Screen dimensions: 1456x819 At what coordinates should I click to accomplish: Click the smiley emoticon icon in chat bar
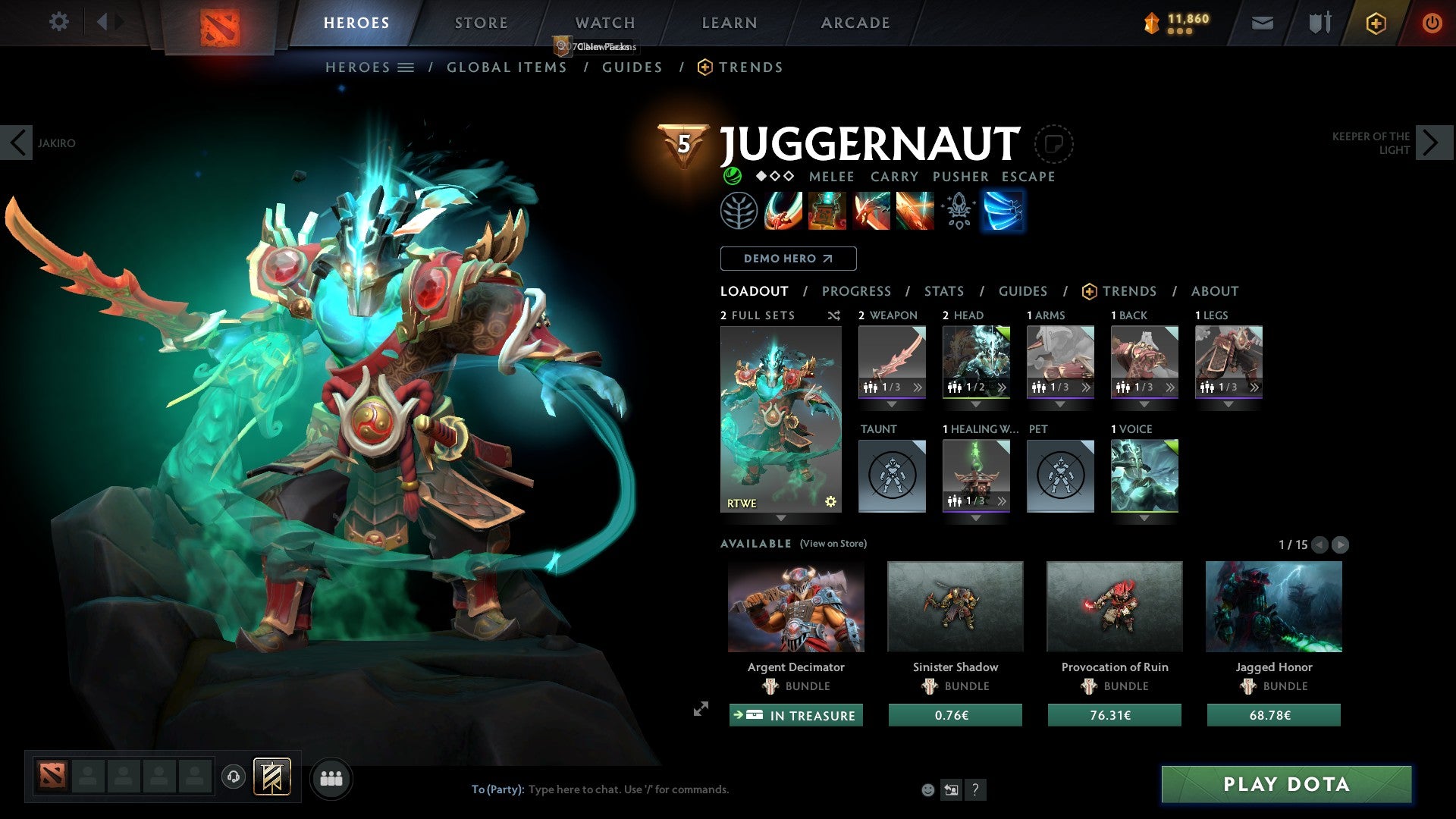[x=927, y=789]
